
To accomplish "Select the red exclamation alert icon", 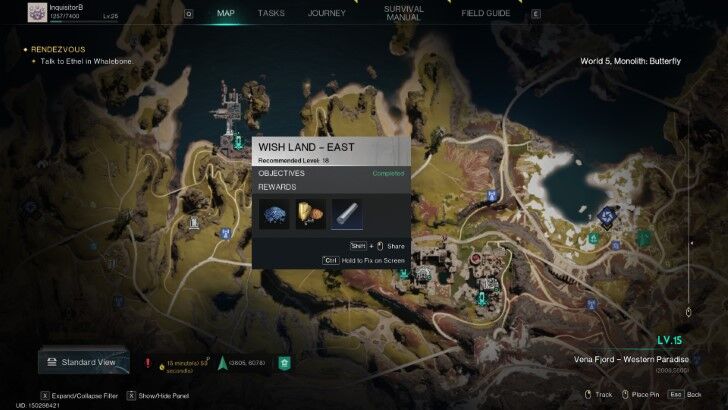I will pyautogui.click(x=148, y=363).
